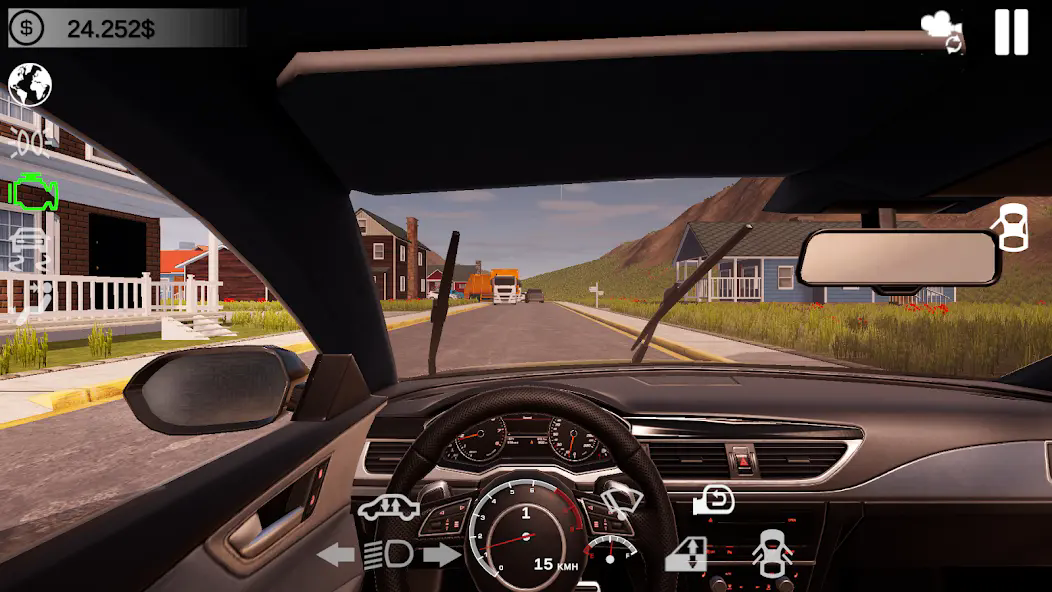The width and height of the screenshot is (1052, 592).
Task: Open the car door with top-view car icon
Action: pos(1013,227)
